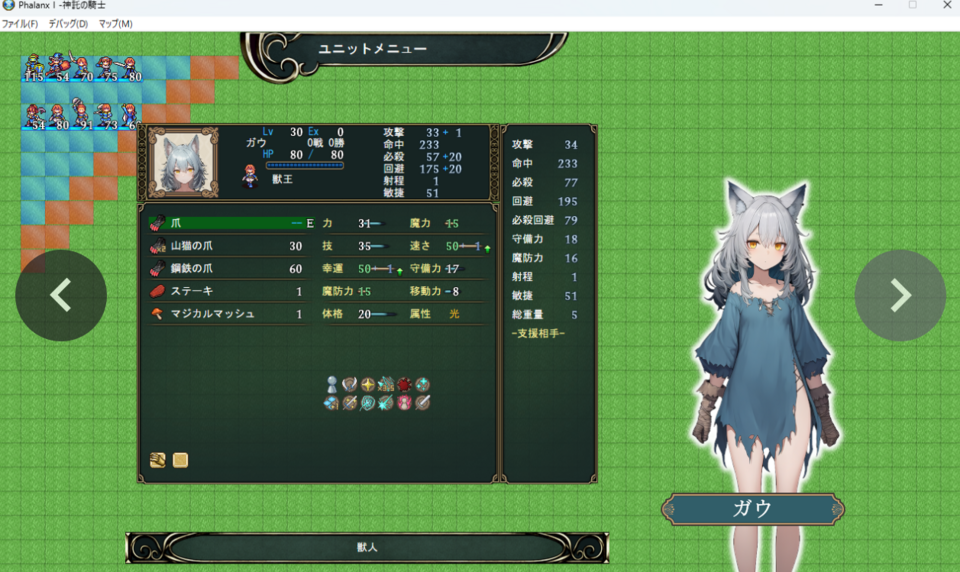Click the grey pawn skill icon
This screenshot has height=572, width=960.
click(x=333, y=384)
